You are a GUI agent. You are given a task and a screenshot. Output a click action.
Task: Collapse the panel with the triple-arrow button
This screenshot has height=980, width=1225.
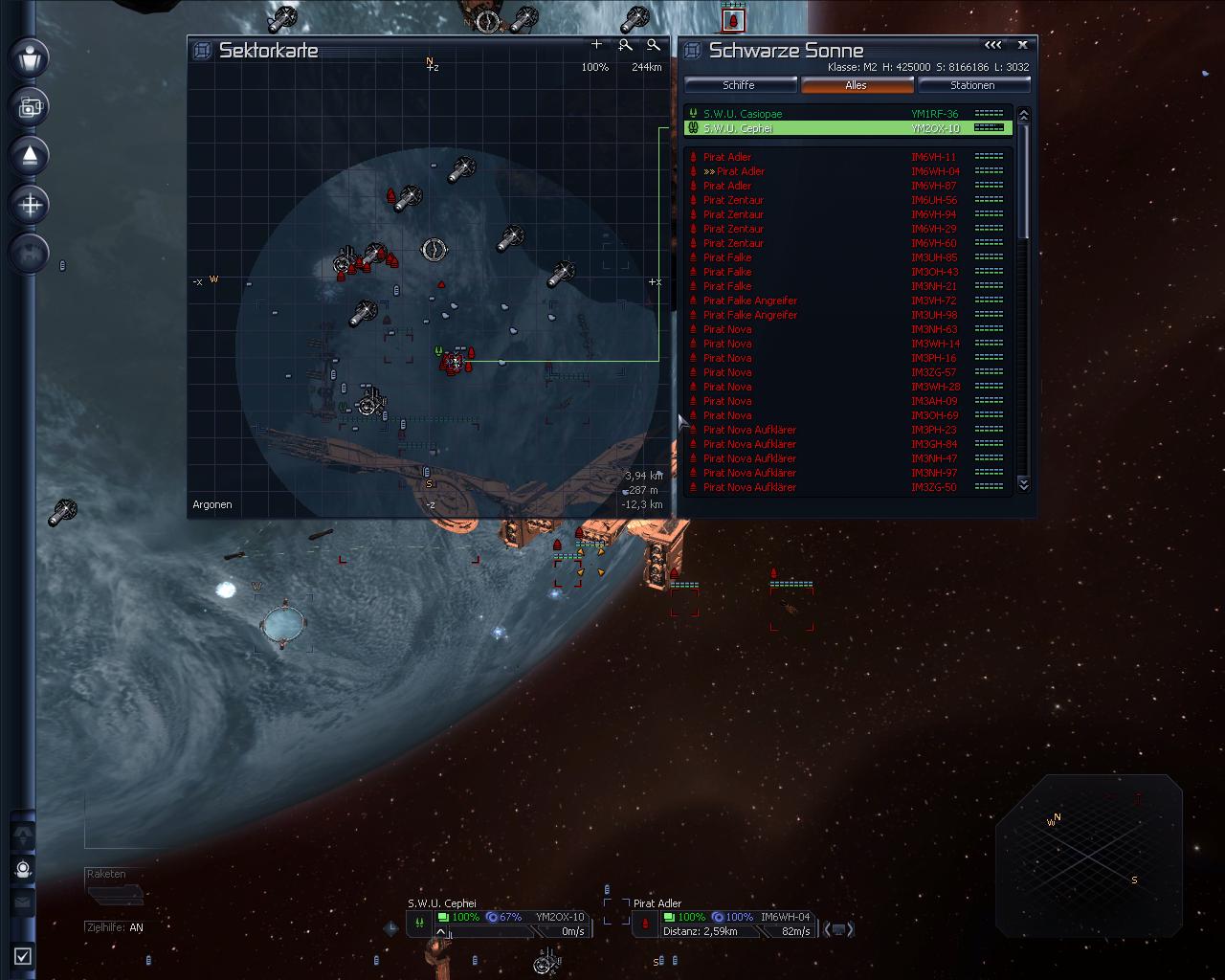coord(993,44)
